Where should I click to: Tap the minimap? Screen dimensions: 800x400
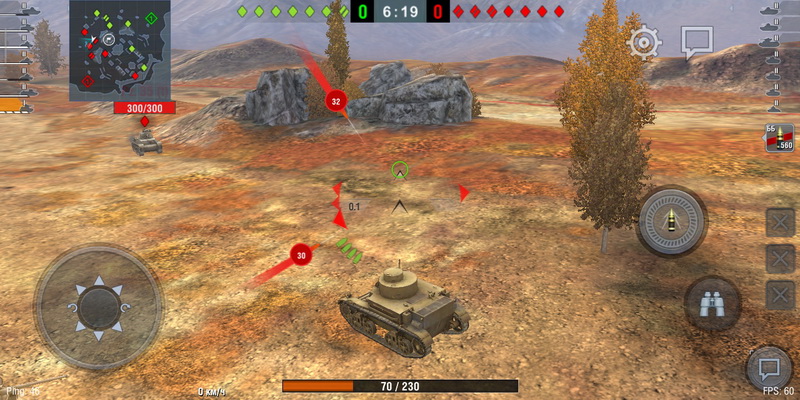click(x=117, y=49)
